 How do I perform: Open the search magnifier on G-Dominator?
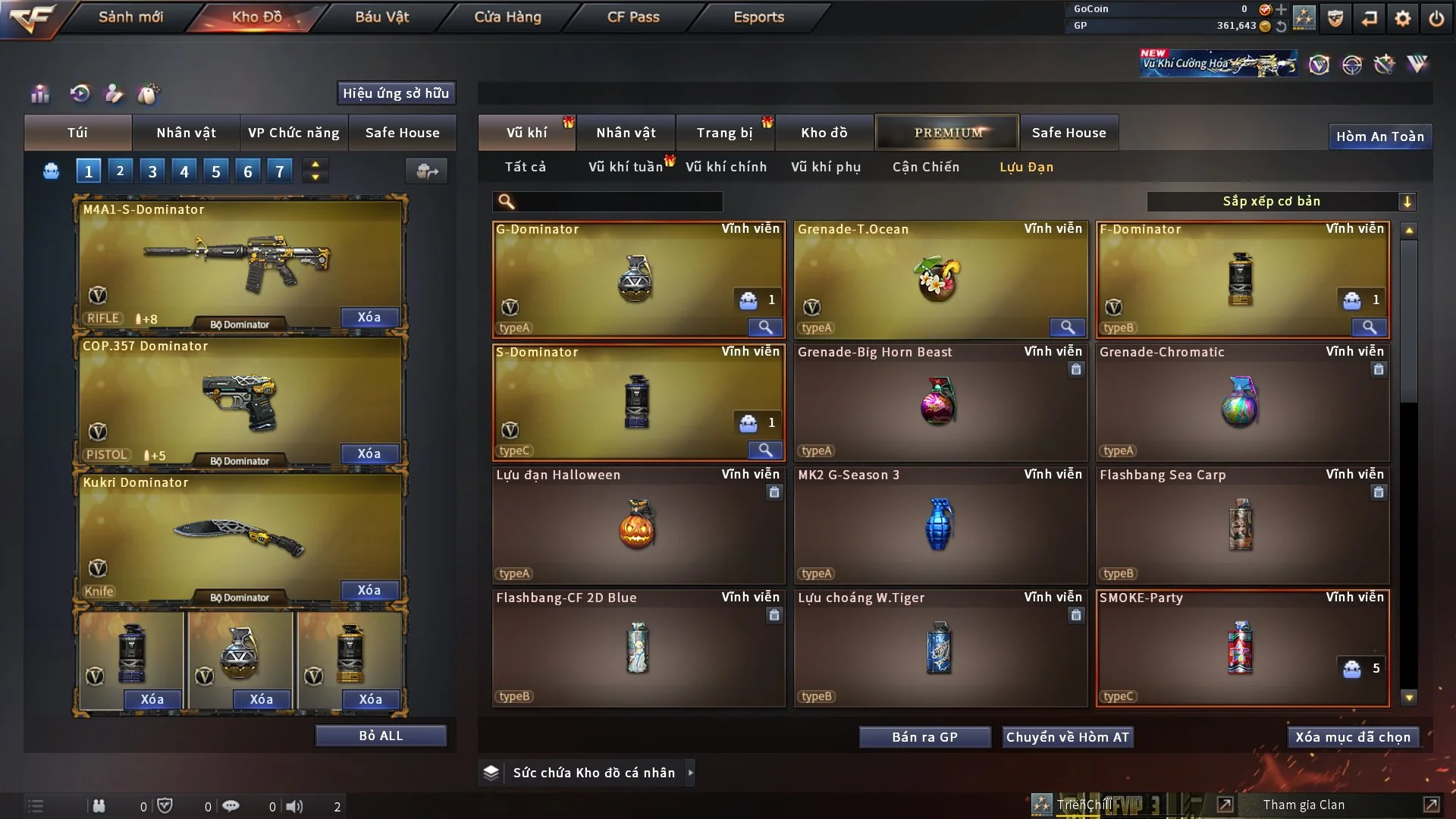pyautogui.click(x=765, y=327)
